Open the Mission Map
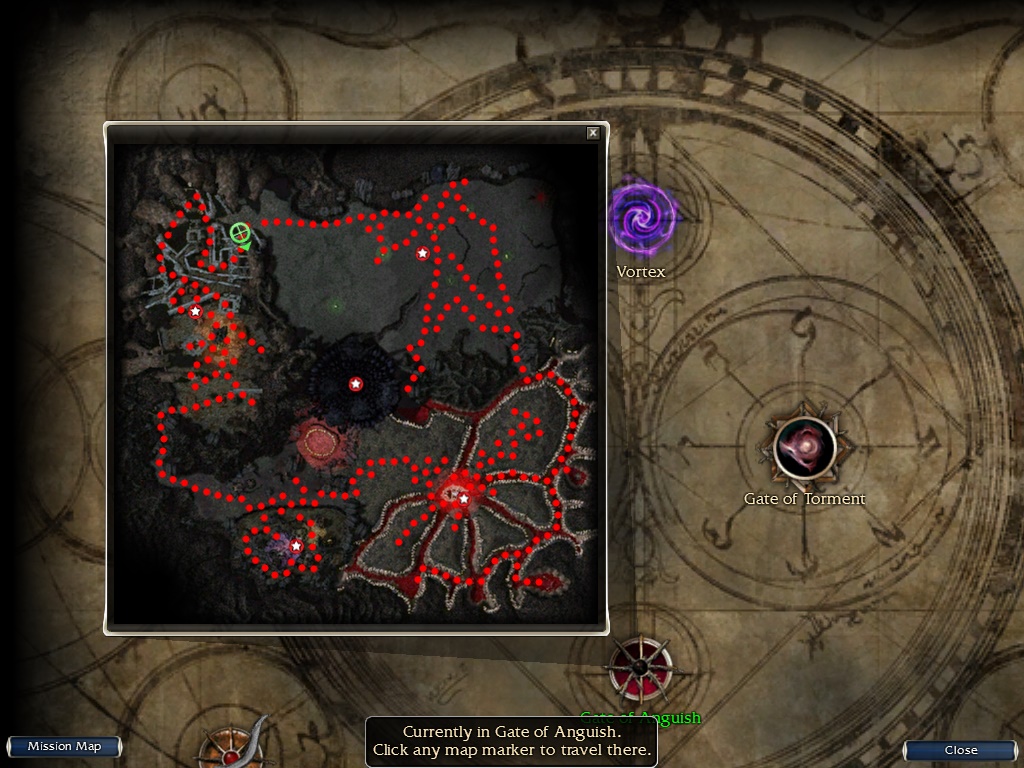 coord(64,747)
